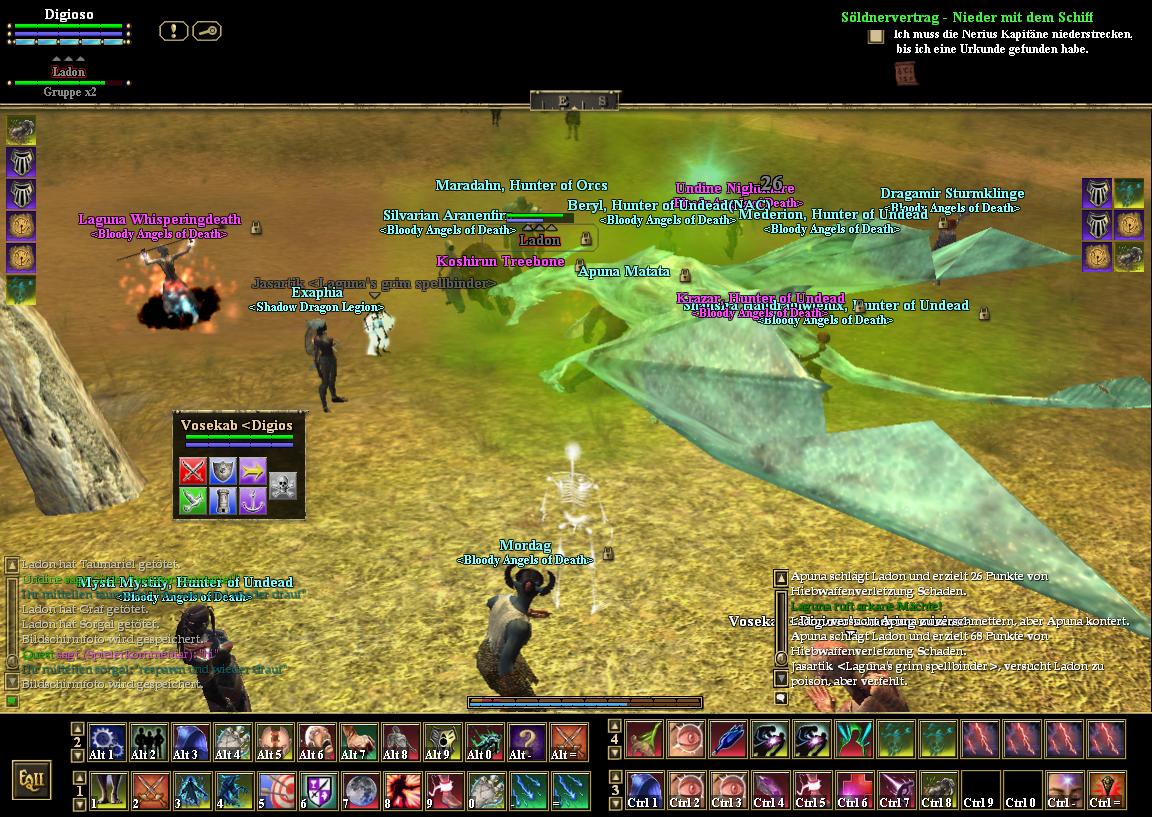Activate the Alt 2 group silhouettes ability
Viewport: 1152px width, 817px height.
click(149, 742)
